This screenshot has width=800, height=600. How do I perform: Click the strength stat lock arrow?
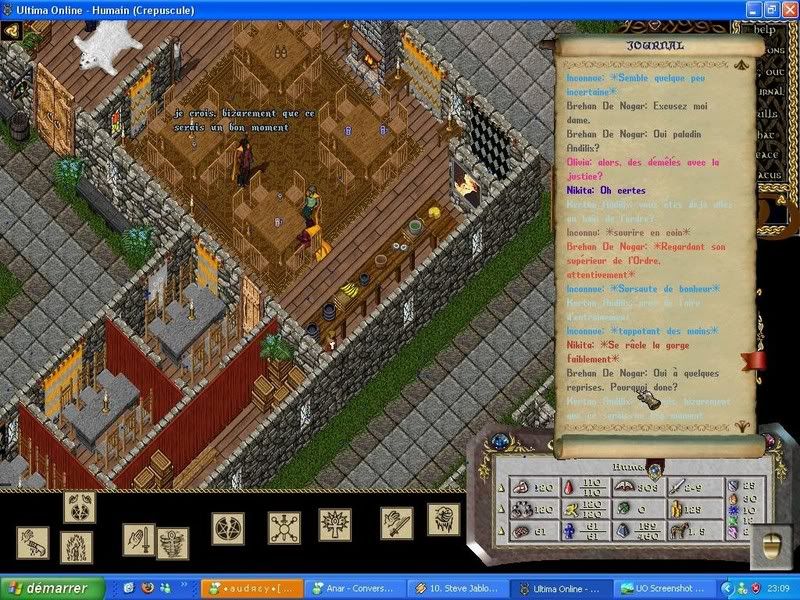point(501,488)
